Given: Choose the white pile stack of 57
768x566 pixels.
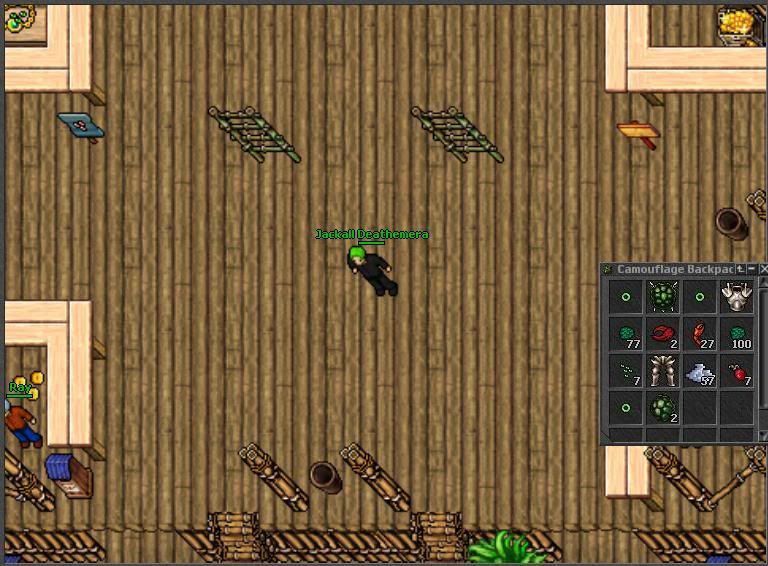Looking at the screenshot, I should tap(700, 372).
